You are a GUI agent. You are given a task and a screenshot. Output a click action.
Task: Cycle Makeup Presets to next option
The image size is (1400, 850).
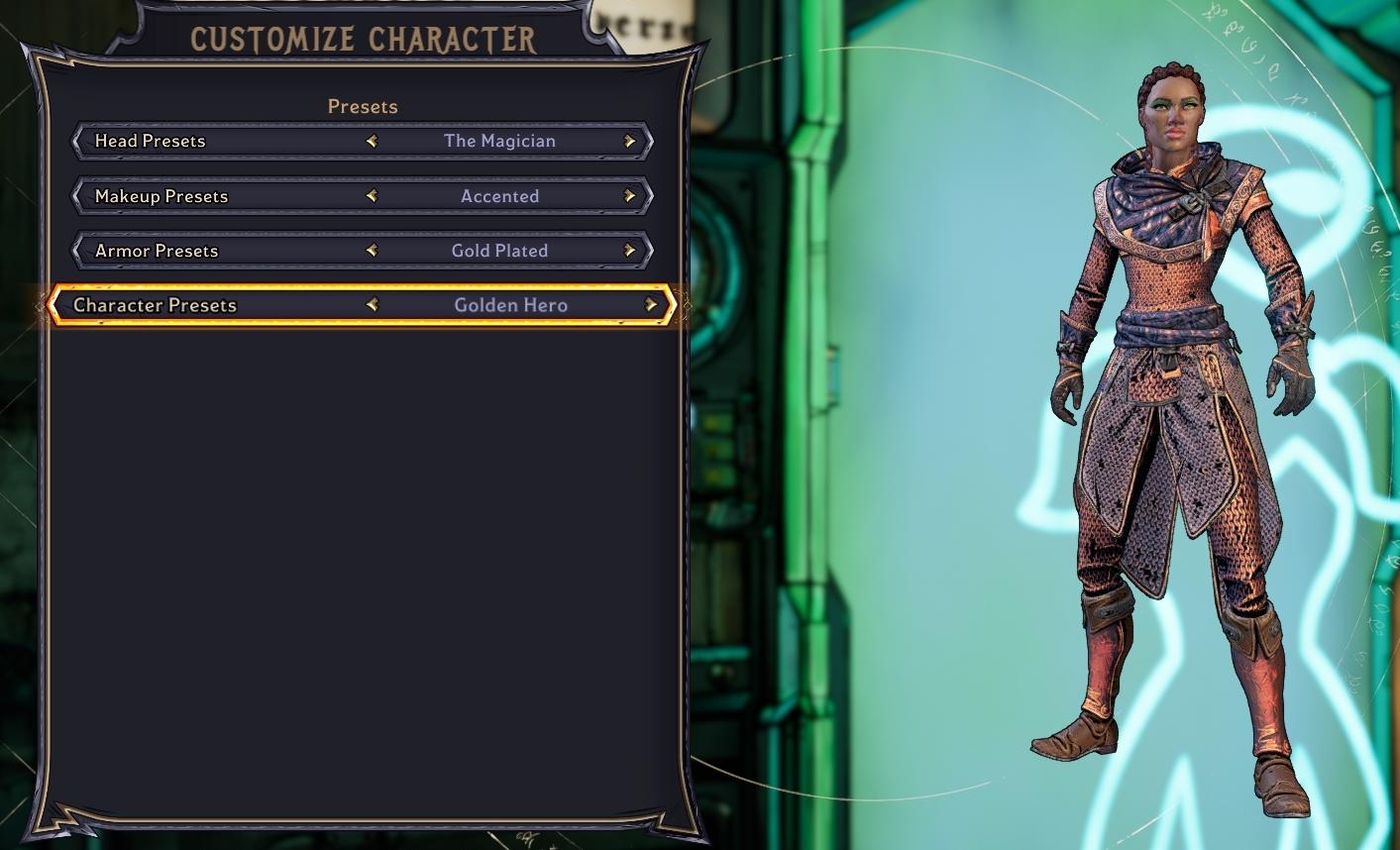629,196
